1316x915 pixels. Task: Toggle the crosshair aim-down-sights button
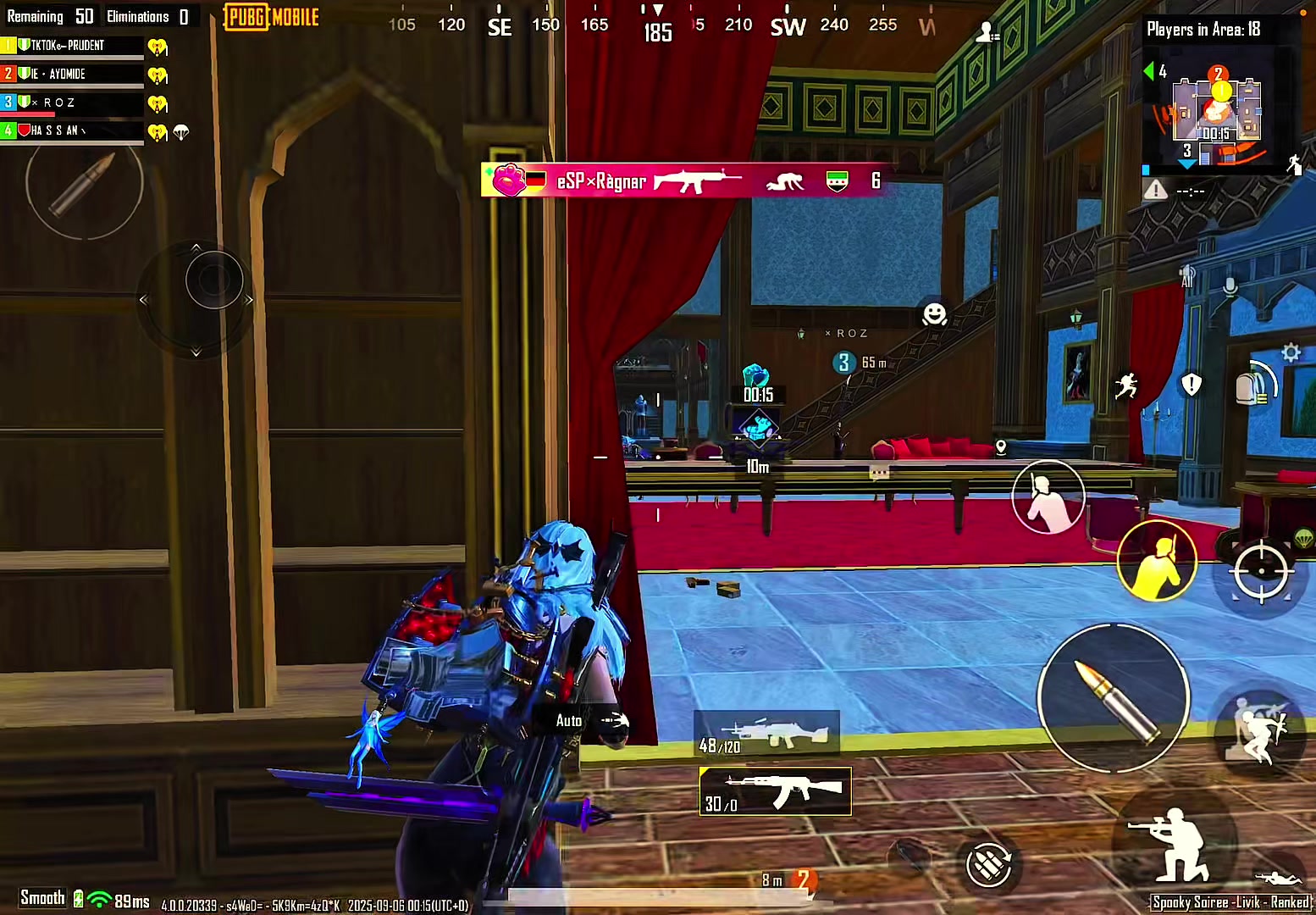(x=1260, y=573)
